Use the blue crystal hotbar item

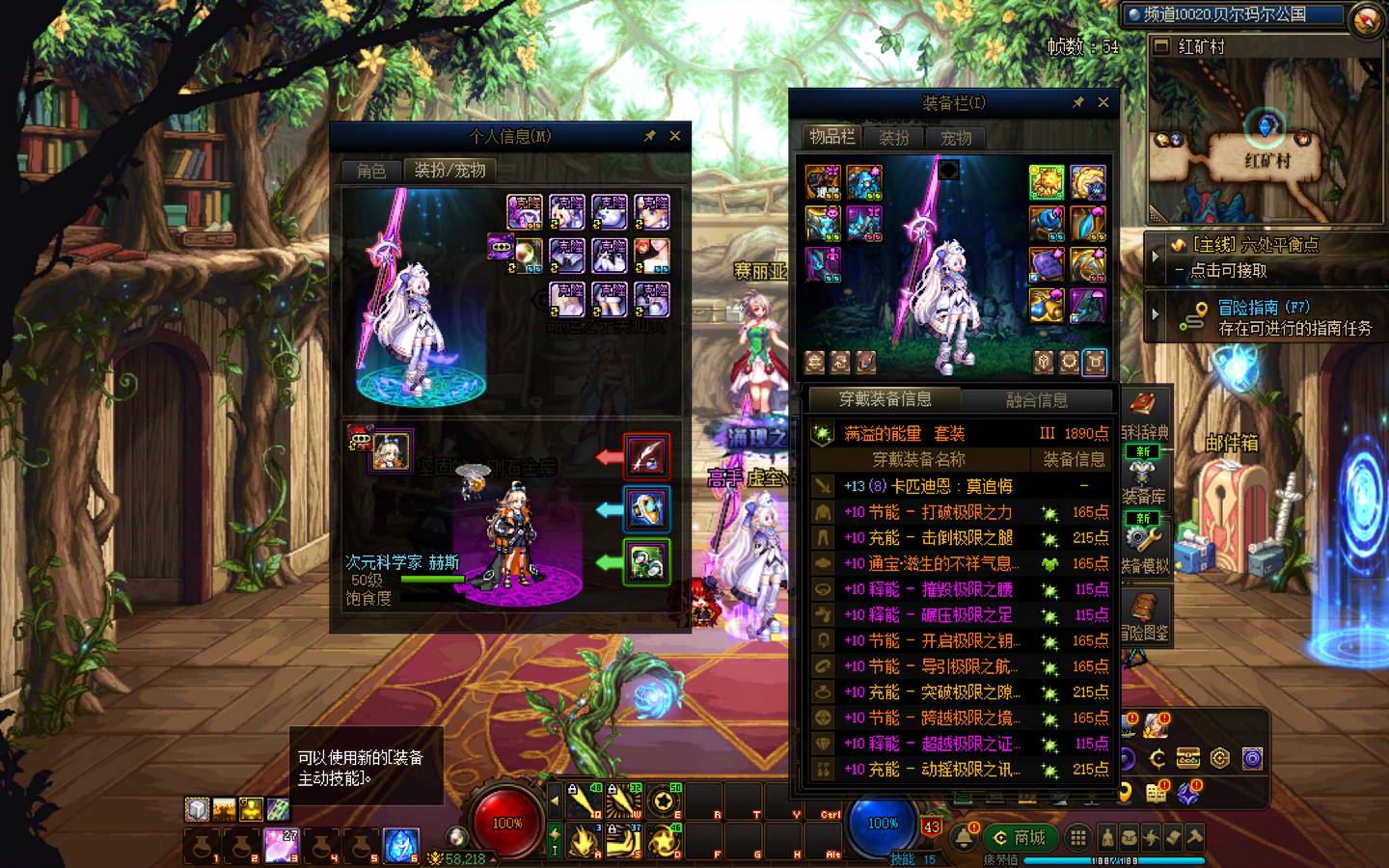pyautogui.click(x=401, y=845)
